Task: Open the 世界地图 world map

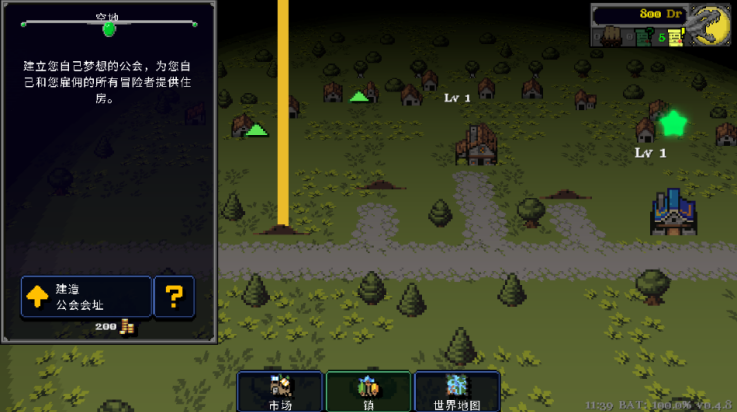Action: [x=456, y=390]
